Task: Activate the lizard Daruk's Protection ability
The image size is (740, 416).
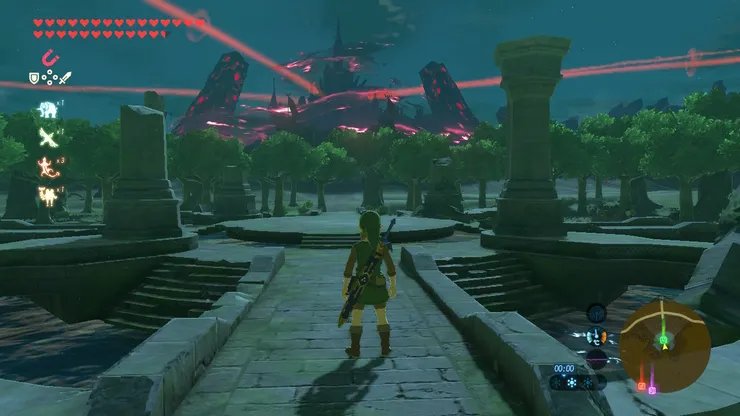Action: (x=46, y=165)
